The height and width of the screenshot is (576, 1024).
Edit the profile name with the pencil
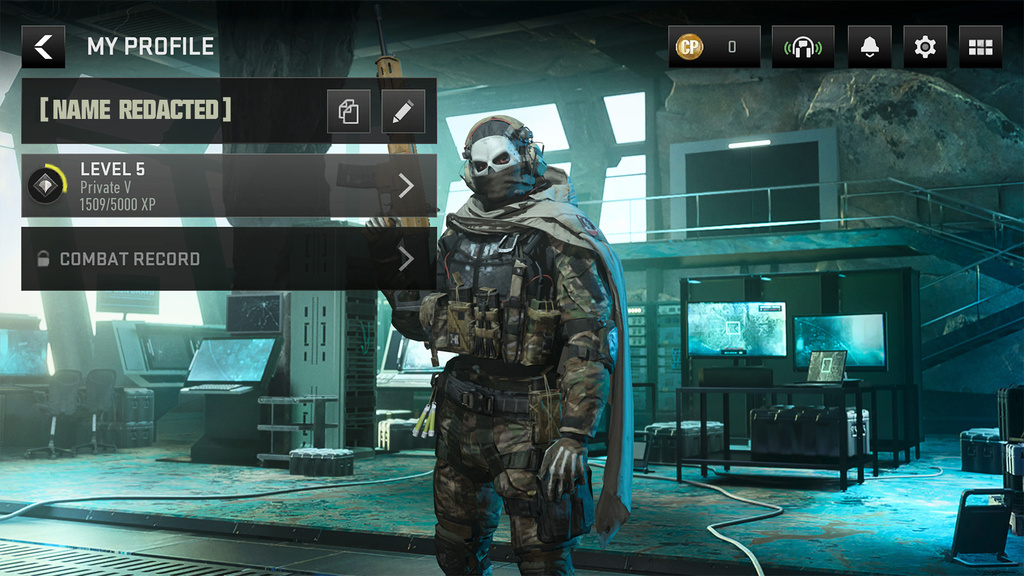pos(403,112)
